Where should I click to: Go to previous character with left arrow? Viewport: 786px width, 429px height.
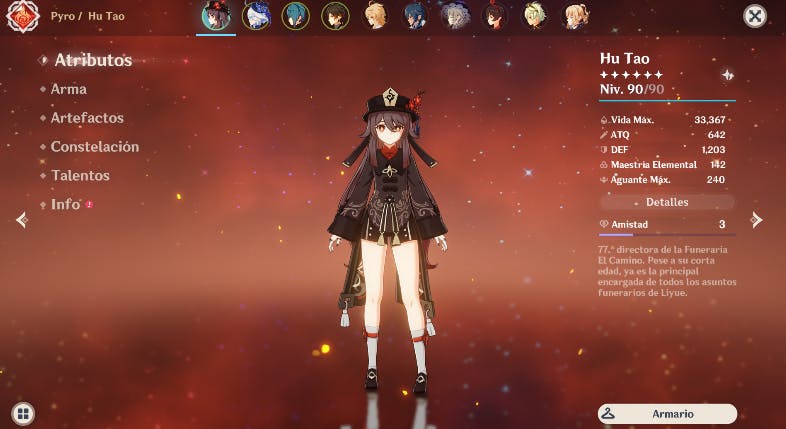(x=21, y=220)
